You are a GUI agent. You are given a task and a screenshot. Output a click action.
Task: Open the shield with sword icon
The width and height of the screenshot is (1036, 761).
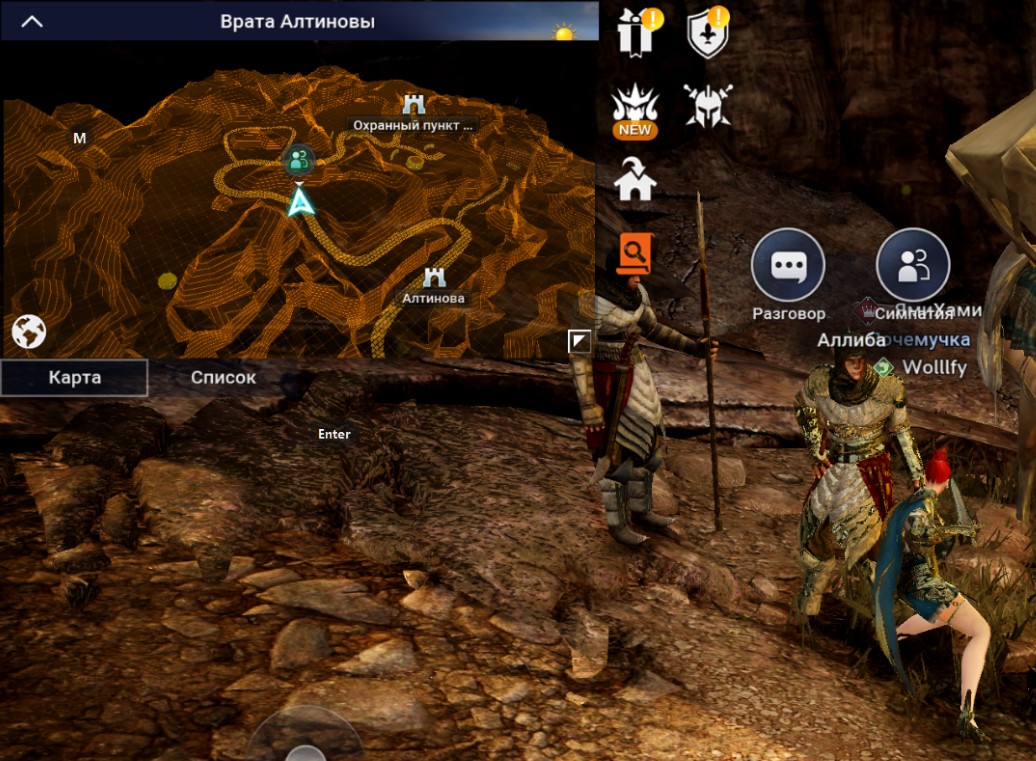[x=708, y=34]
